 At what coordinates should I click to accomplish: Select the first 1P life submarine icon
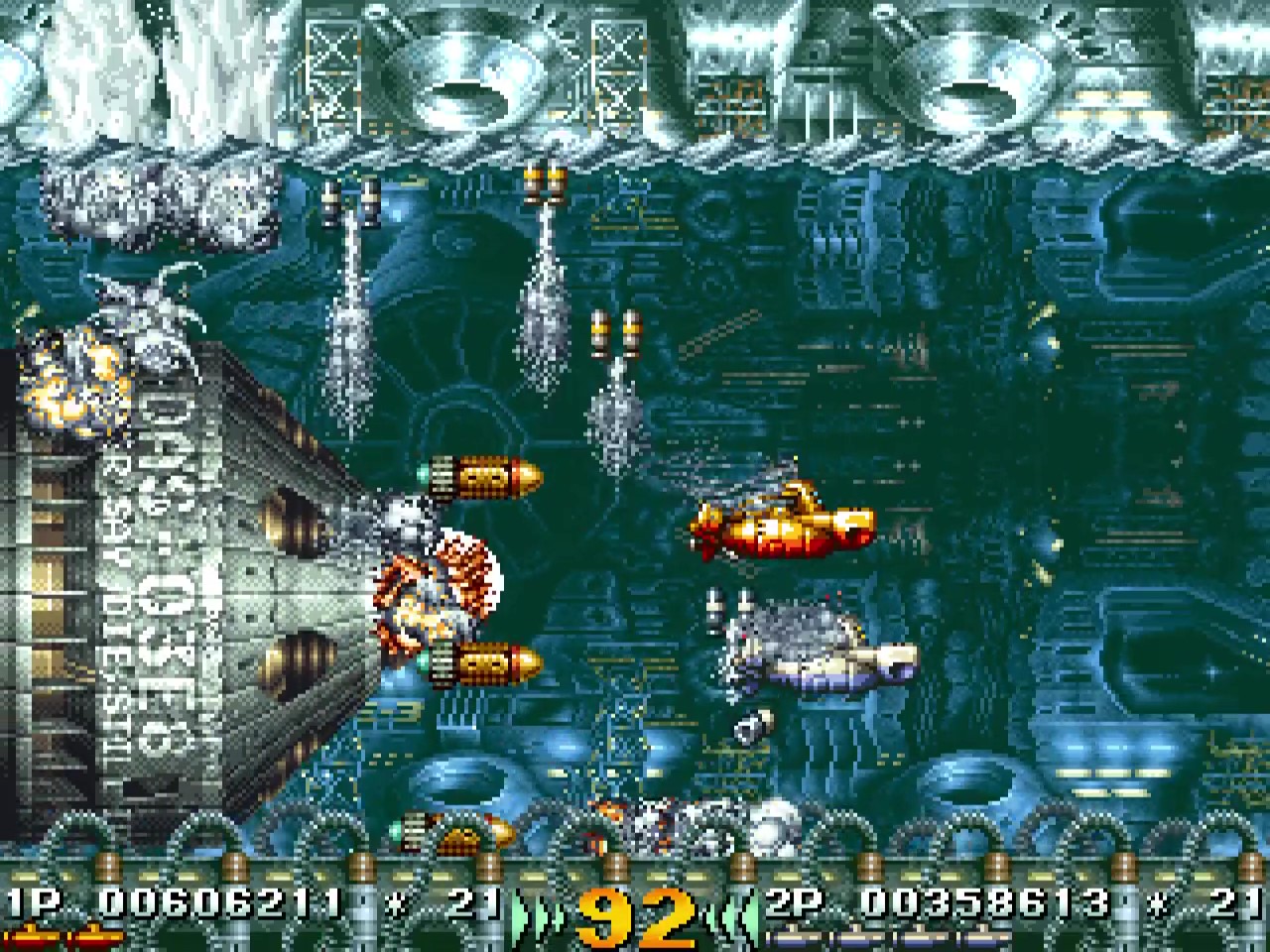click(x=35, y=935)
